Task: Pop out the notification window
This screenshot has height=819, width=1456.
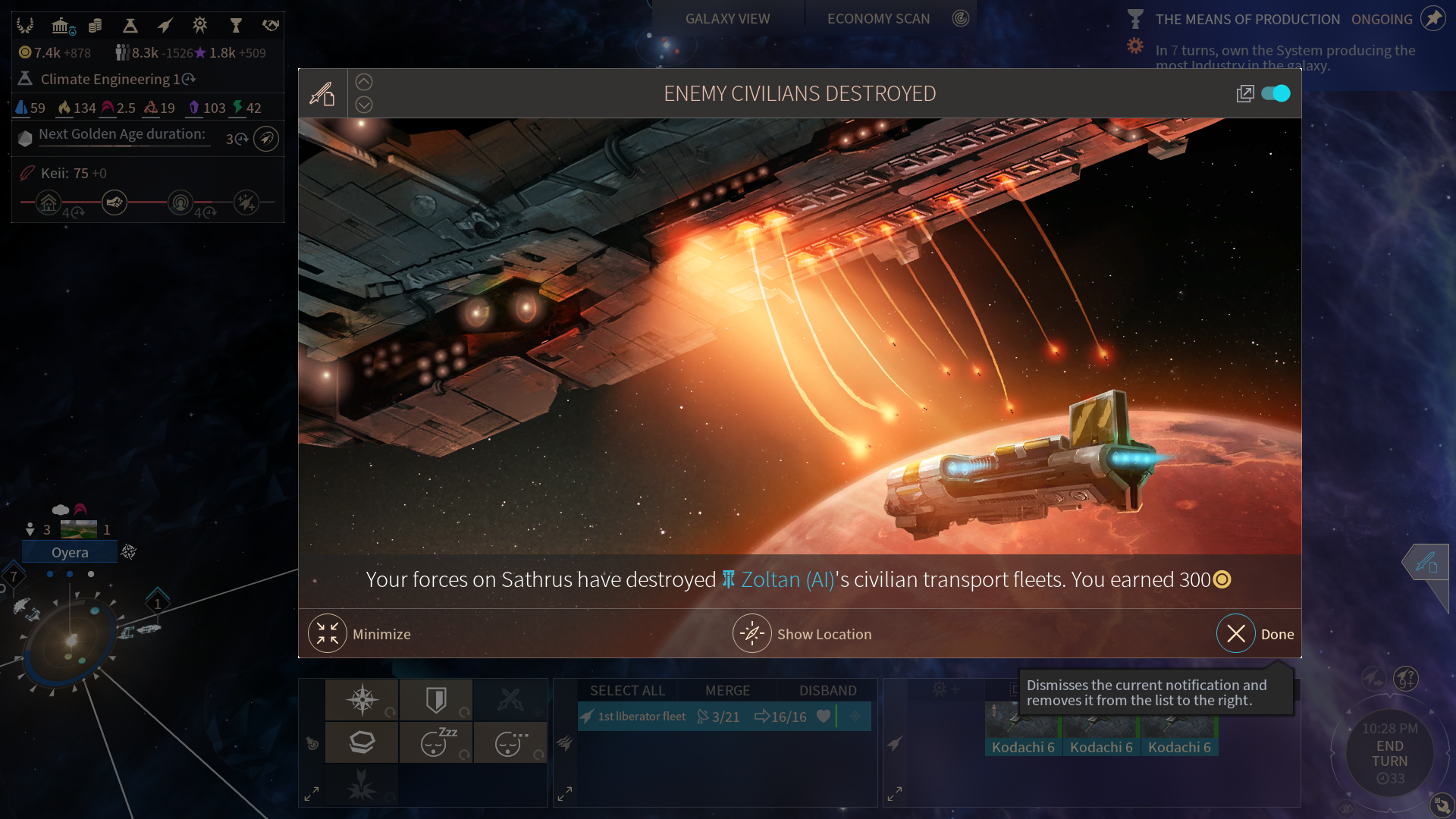Action: point(1244,93)
